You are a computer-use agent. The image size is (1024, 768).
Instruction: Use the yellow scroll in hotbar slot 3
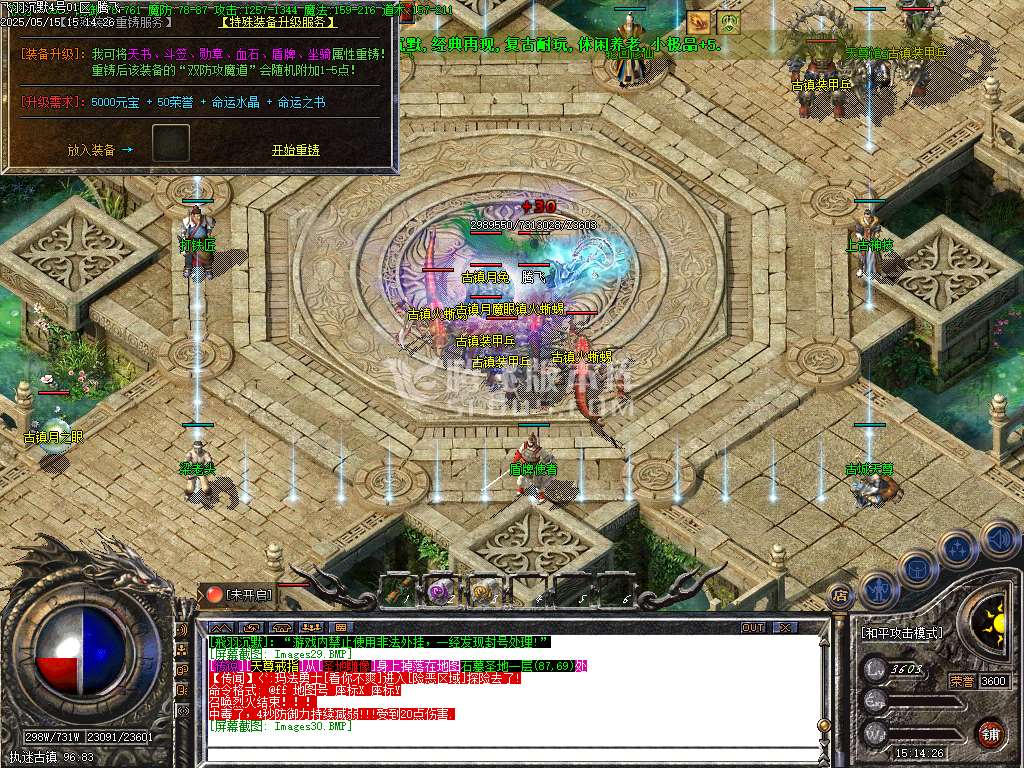[484, 592]
